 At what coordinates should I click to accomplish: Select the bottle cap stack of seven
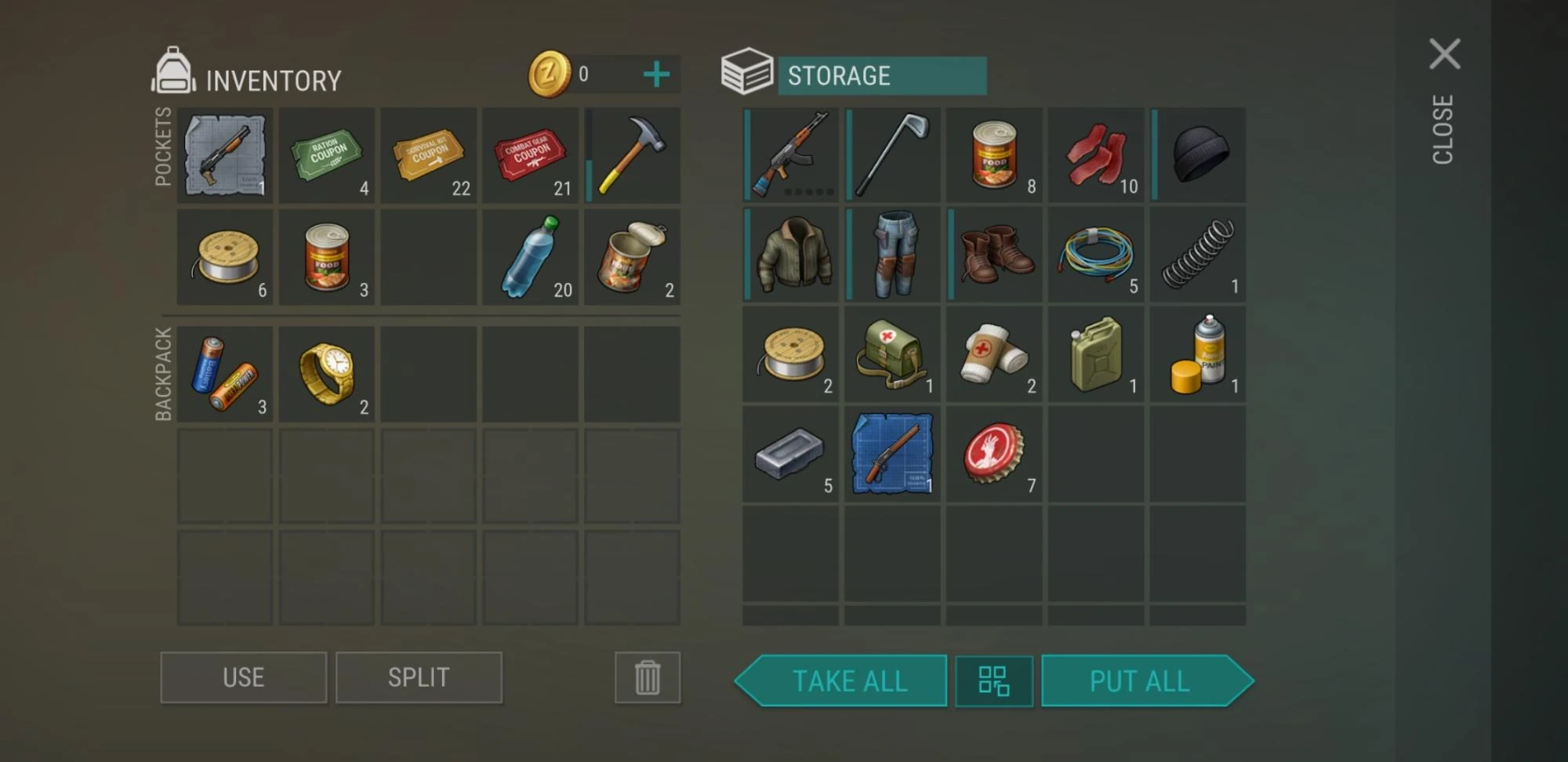click(993, 455)
